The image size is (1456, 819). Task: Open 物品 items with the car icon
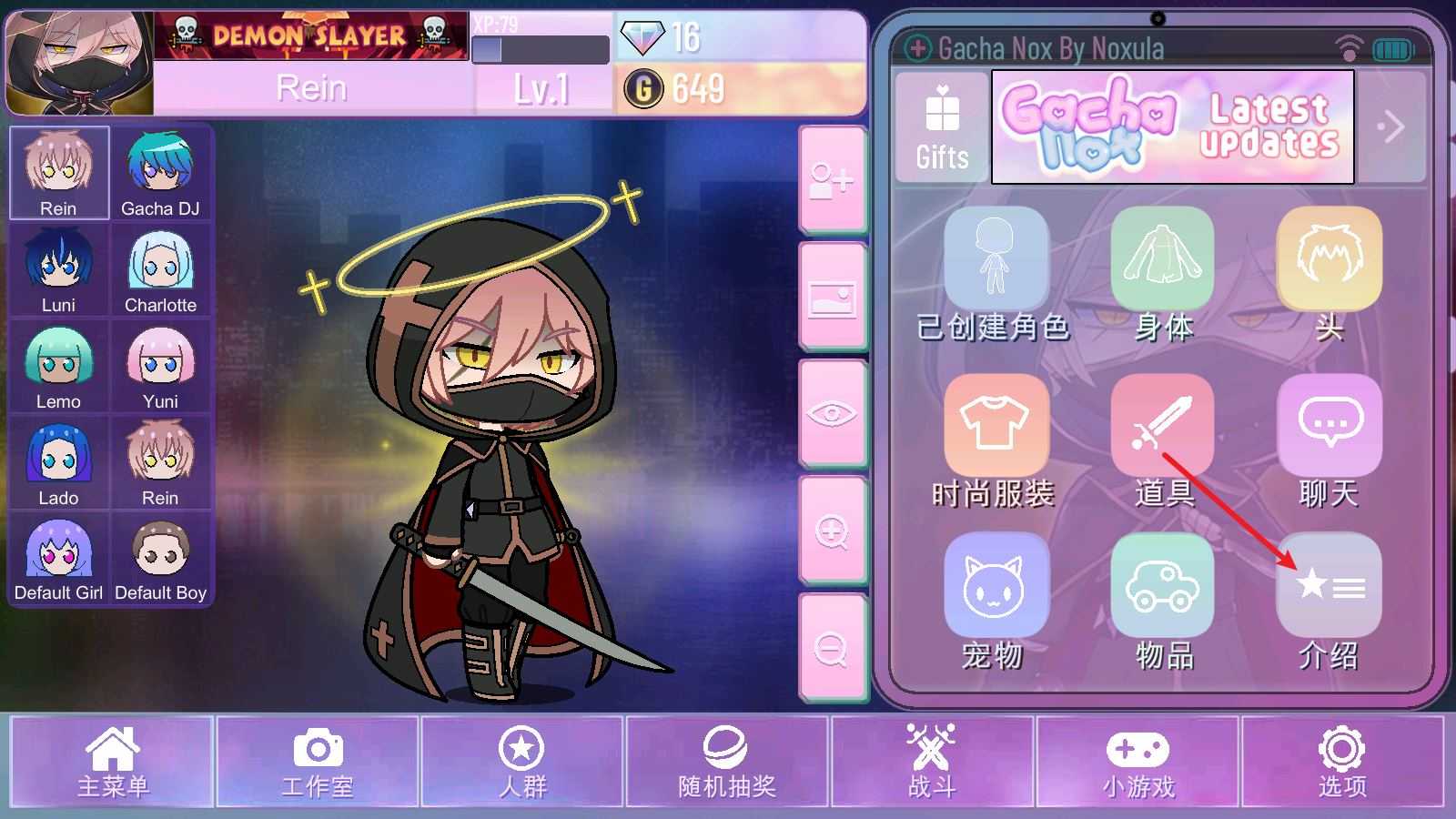(x=1162, y=587)
